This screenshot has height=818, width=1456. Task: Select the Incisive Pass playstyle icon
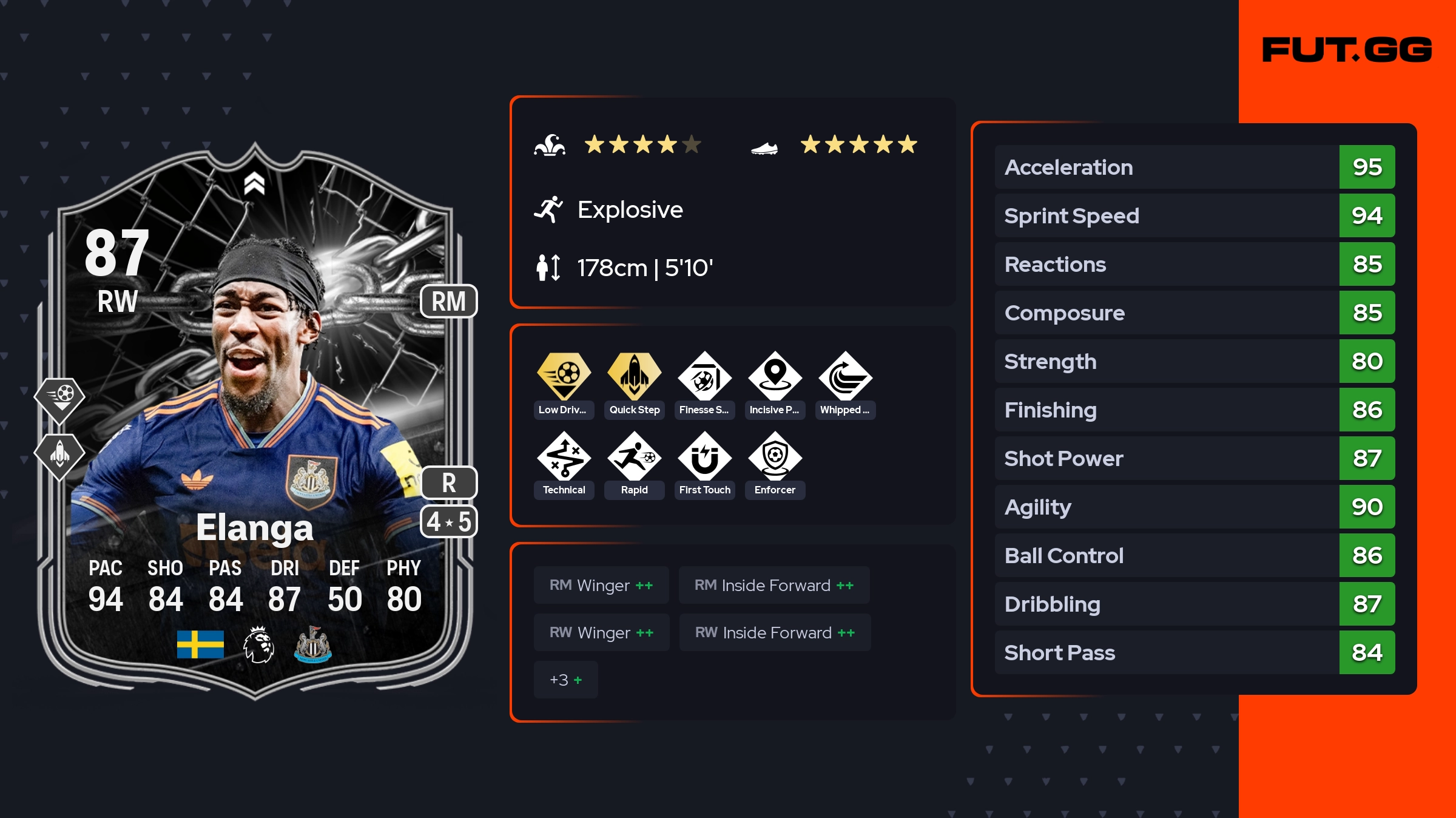[775, 377]
